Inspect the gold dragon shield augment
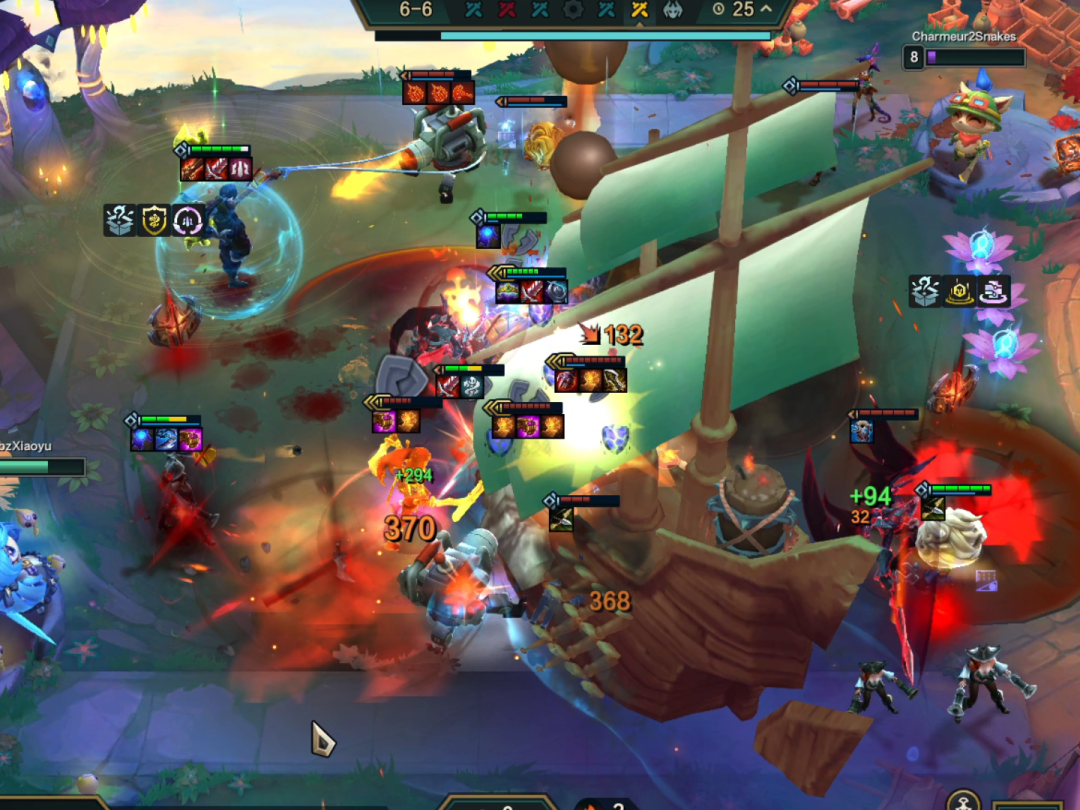 coord(153,220)
